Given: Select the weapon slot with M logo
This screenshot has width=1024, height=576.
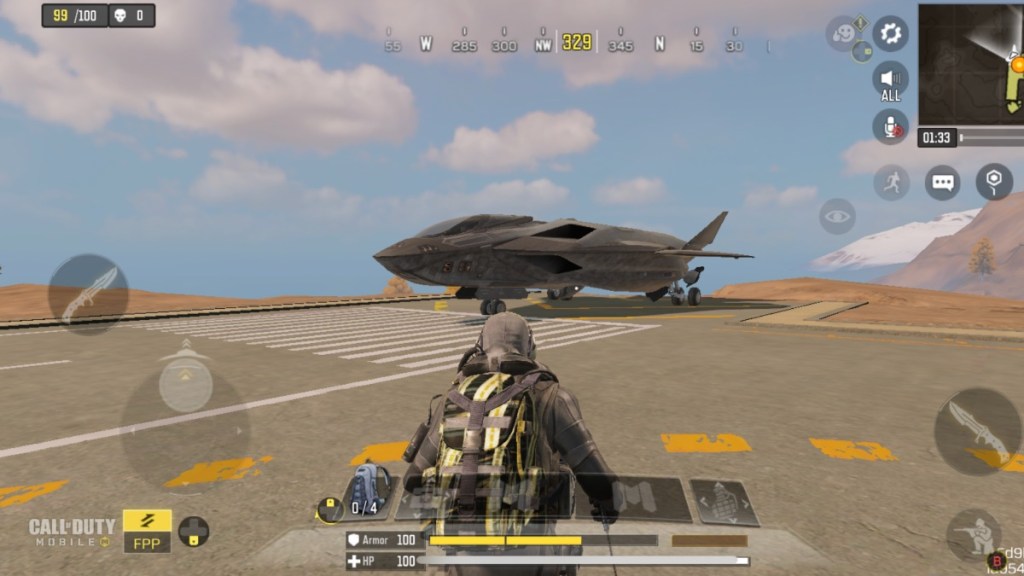Looking at the screenshot, I should (x=632, y=498).
